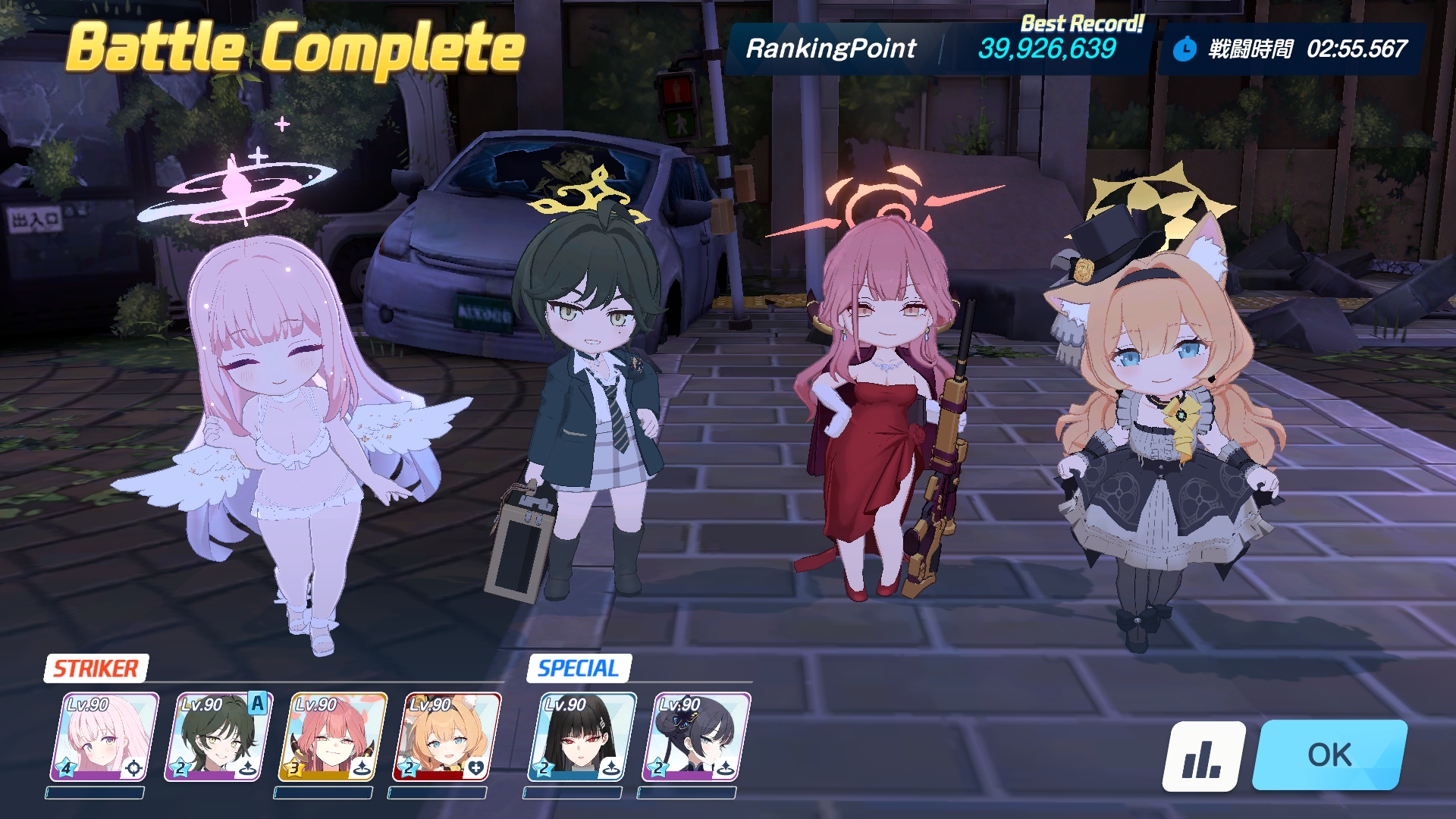Open the battle statistics bar chart button
1456x819 pixels.
point(1203,756)
